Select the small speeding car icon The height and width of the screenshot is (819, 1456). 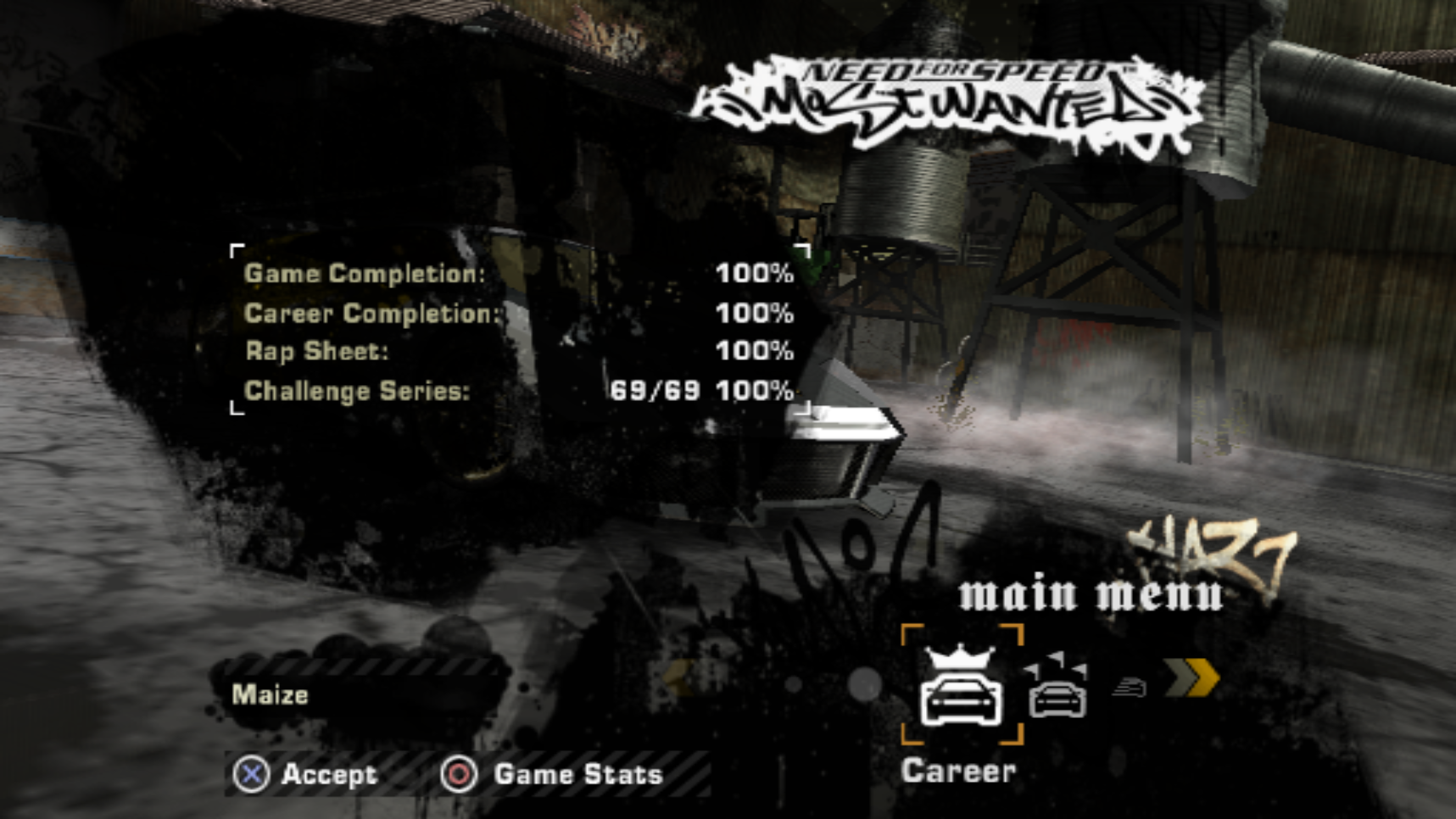1130,687
